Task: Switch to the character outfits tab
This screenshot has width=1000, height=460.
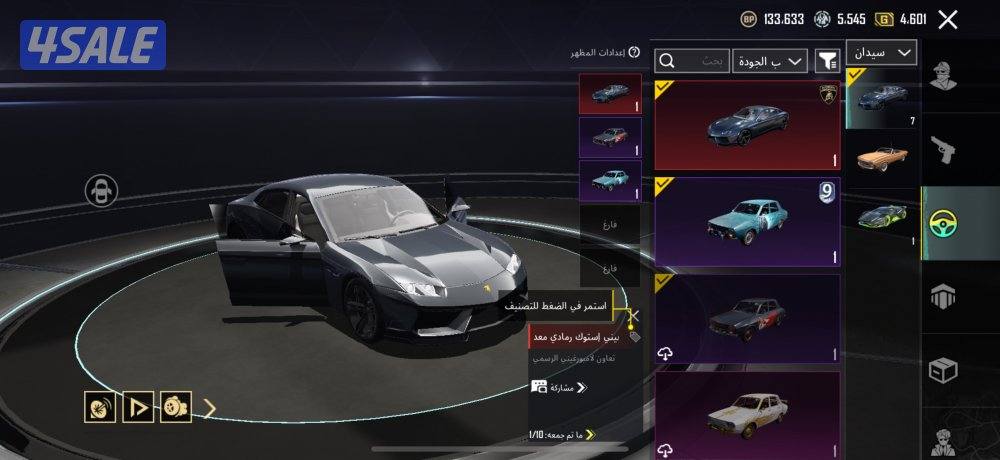Action: coord(943,76)
